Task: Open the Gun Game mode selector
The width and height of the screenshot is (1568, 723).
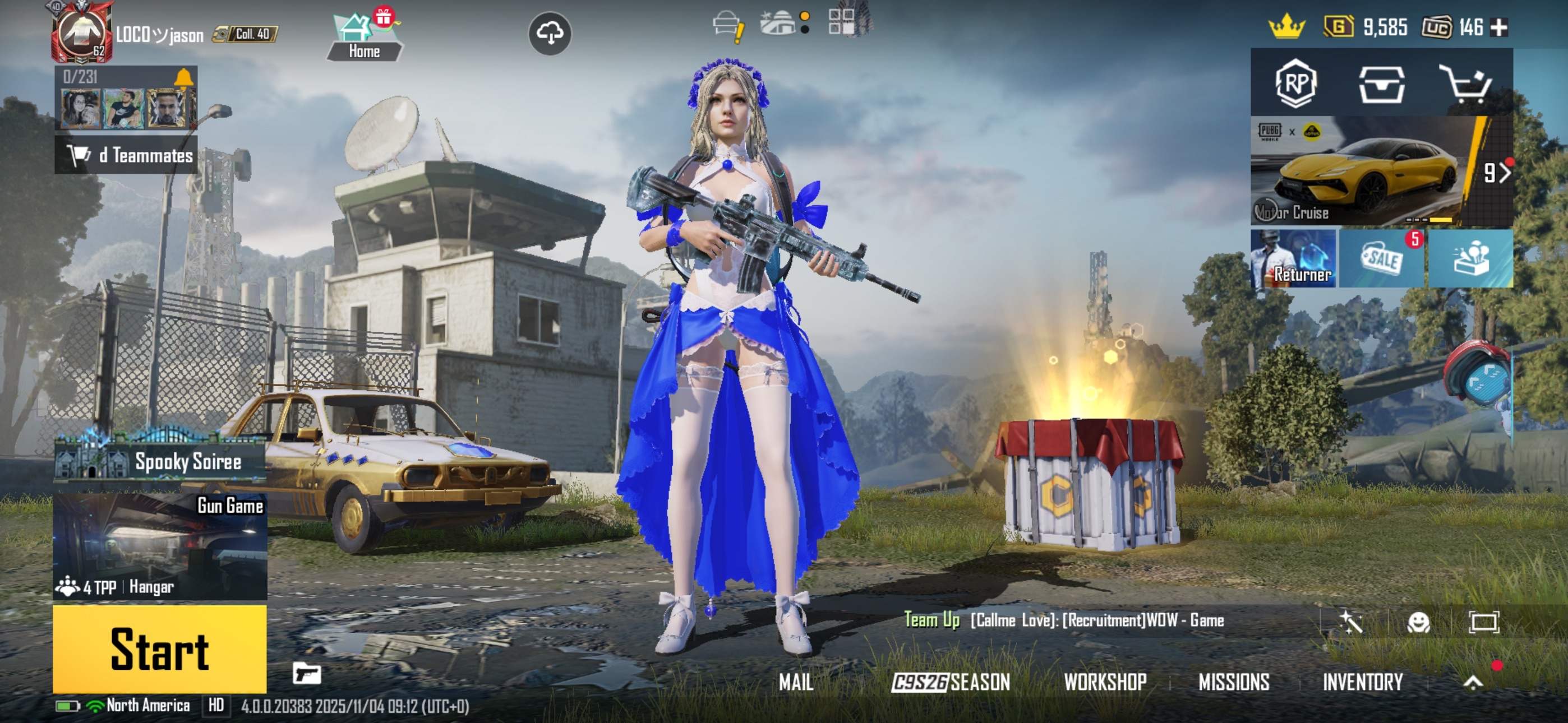Action: point(160,546)
